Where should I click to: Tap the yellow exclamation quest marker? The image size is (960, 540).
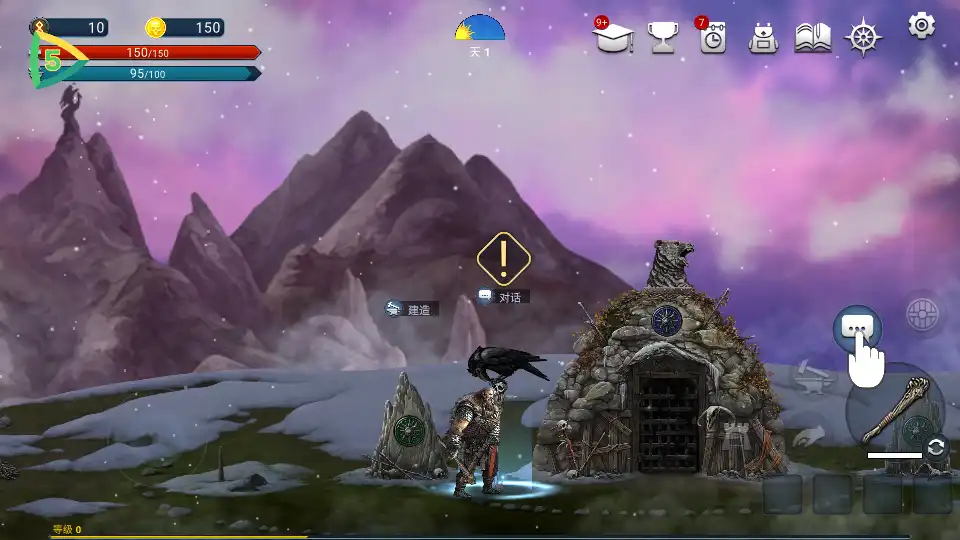pos(503,259)
